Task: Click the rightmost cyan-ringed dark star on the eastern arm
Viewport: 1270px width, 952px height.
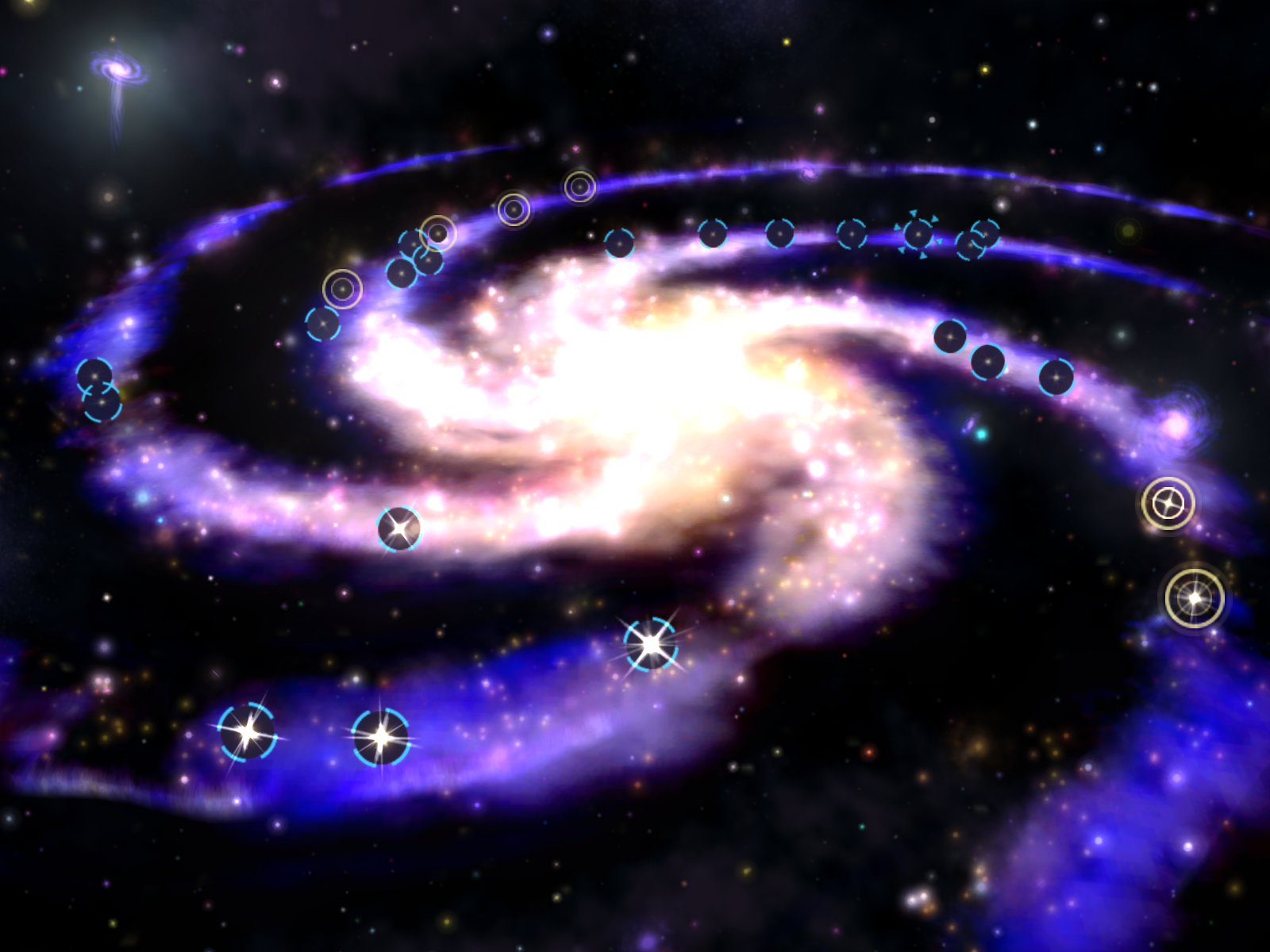Action: 1056,377
